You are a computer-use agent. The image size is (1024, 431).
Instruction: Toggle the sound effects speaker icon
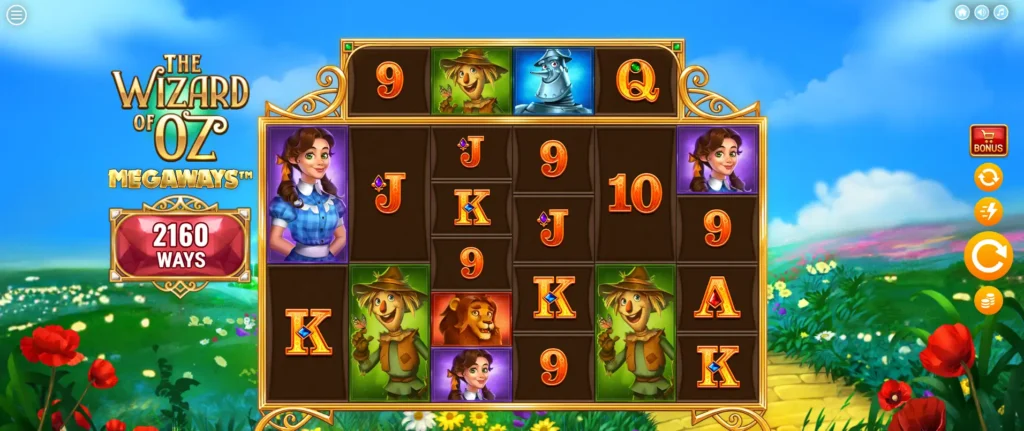click(981, 12)
